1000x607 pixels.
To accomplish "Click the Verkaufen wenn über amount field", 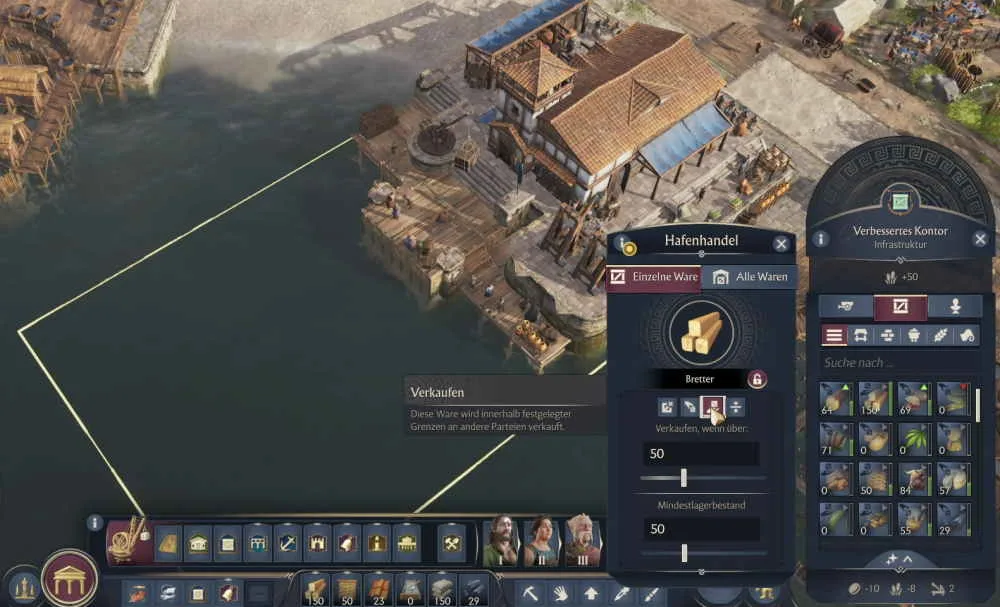I will [700, 453].
